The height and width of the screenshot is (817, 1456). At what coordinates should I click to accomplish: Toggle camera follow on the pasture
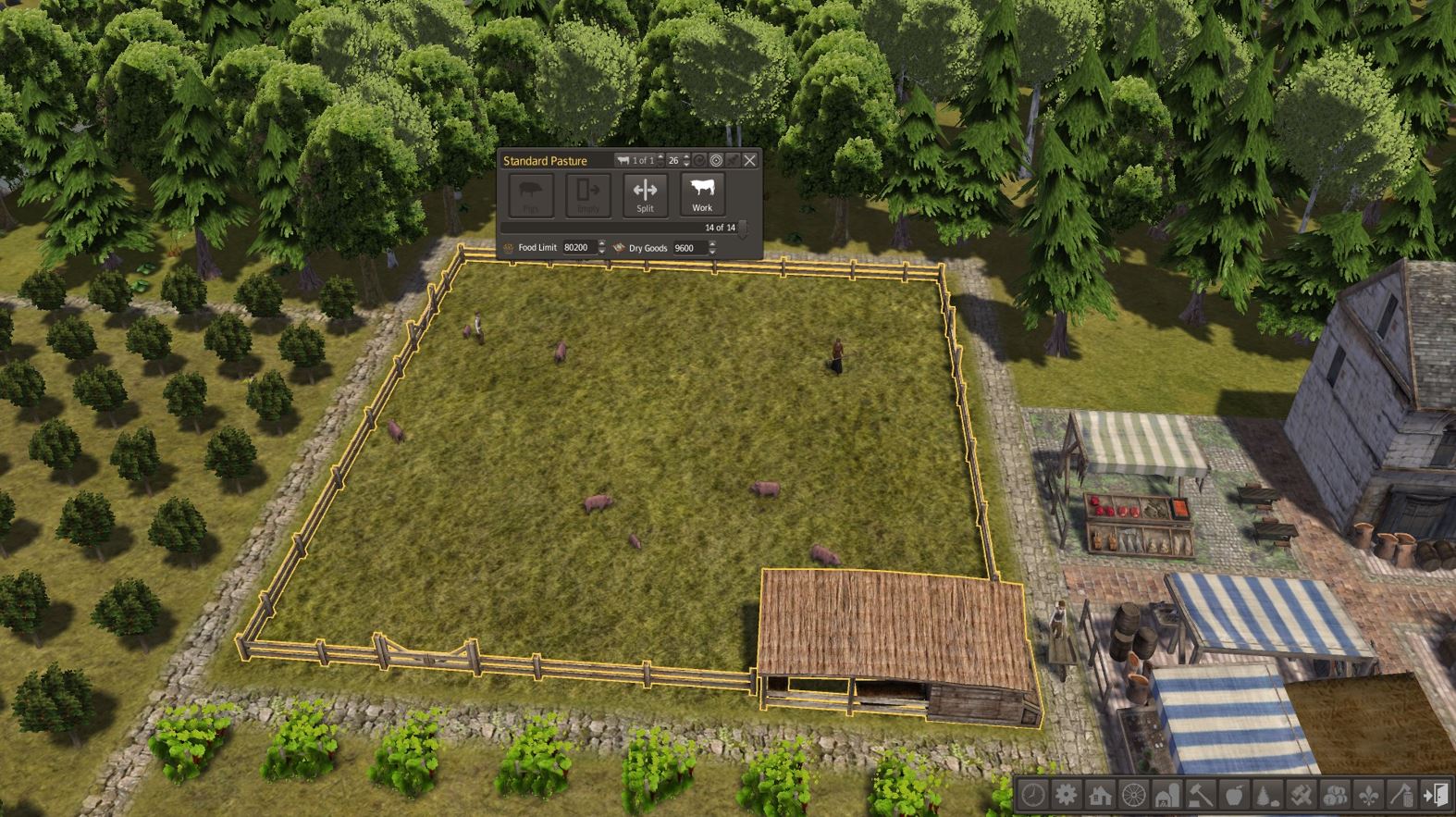[716, 161]
